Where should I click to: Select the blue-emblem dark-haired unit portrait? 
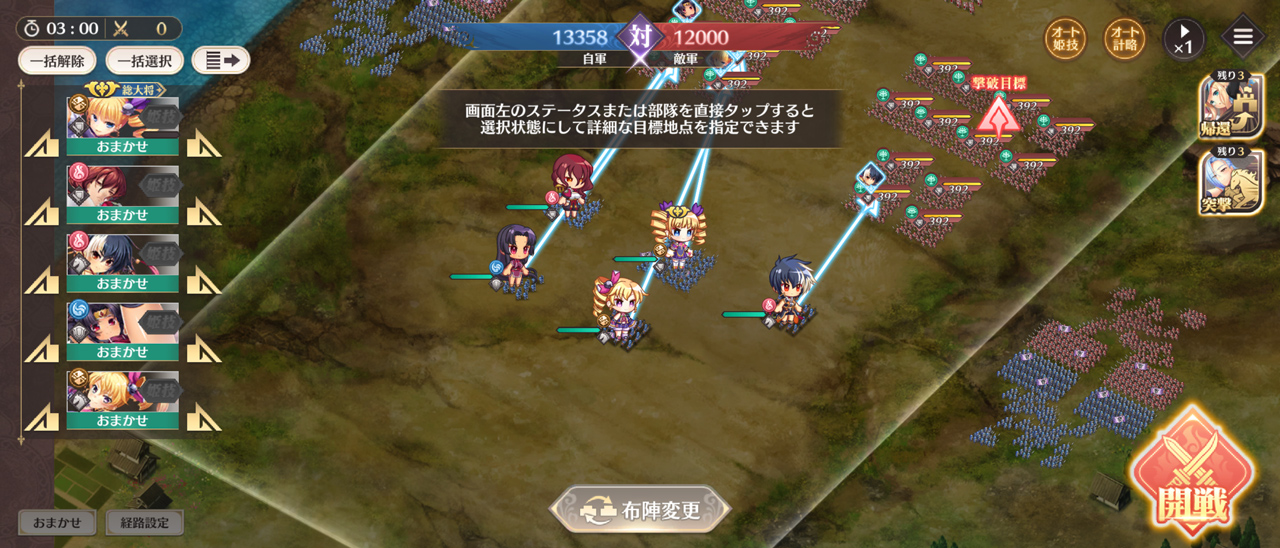tap(122, 323)
